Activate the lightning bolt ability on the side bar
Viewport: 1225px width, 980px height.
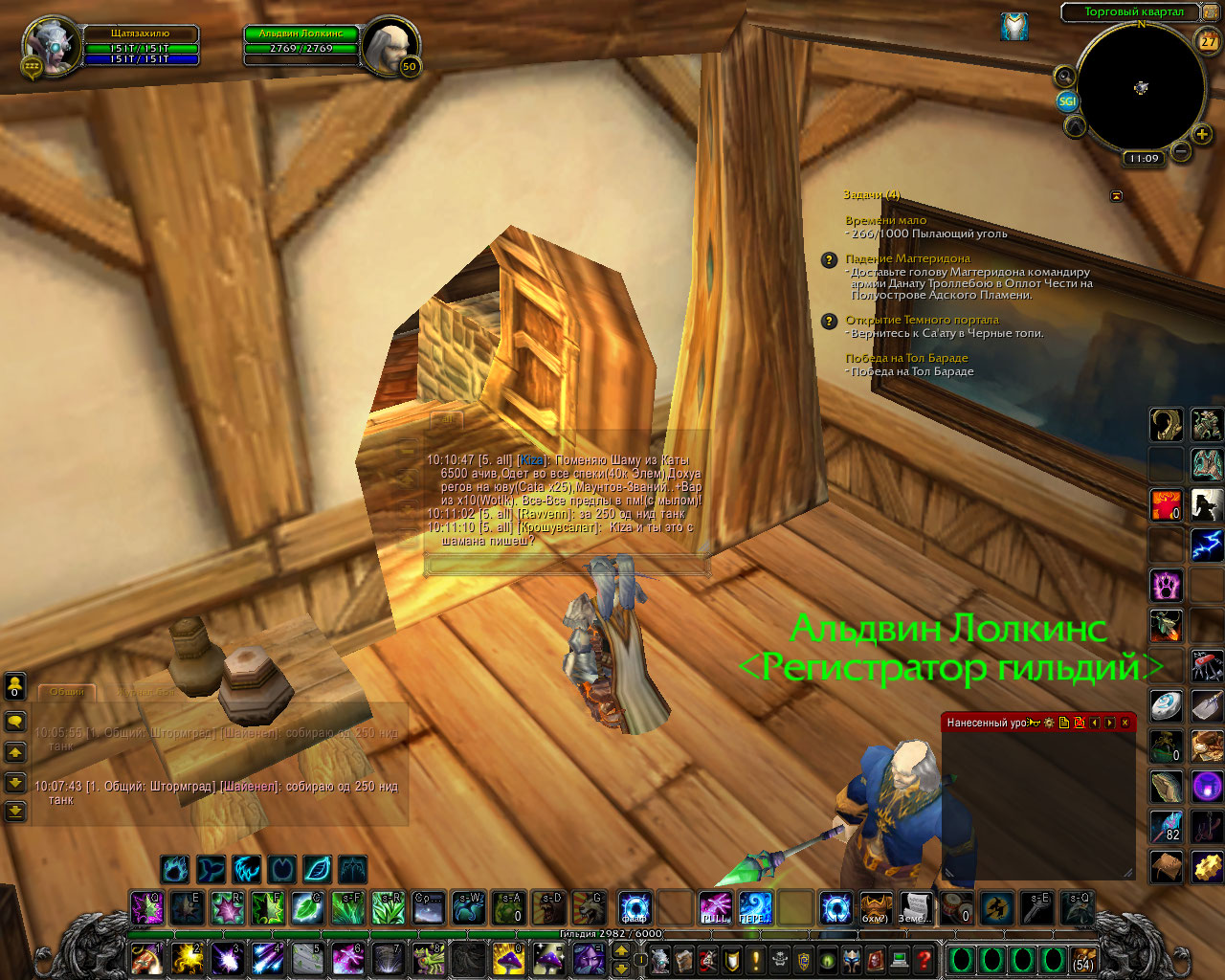1207,546
